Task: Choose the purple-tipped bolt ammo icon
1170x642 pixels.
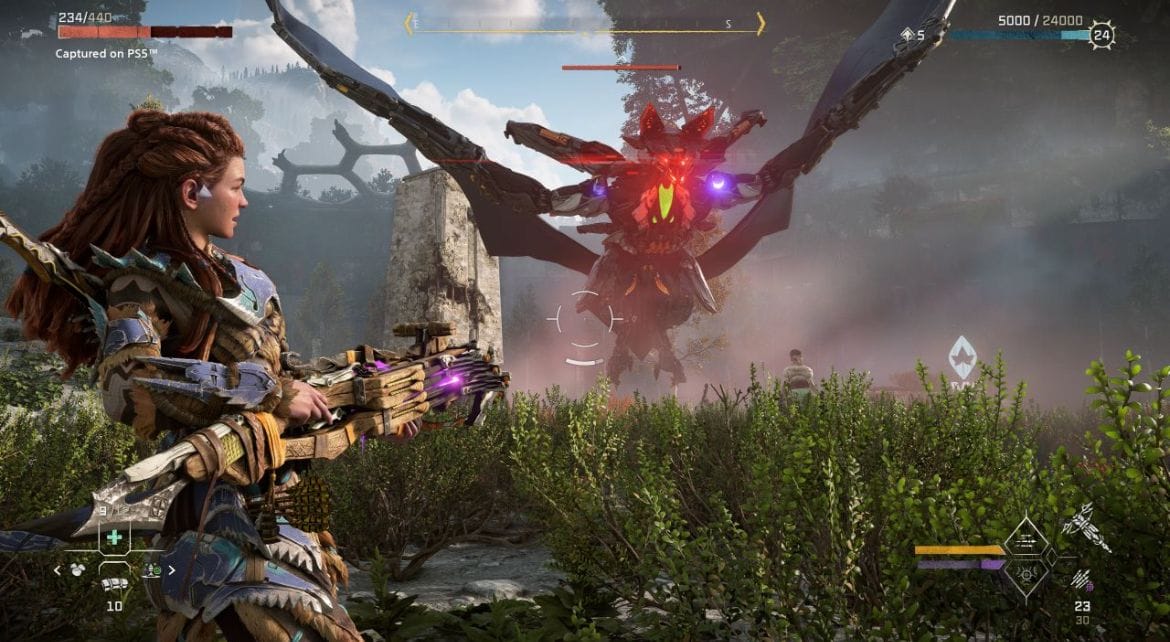Action: point(1081,578)
